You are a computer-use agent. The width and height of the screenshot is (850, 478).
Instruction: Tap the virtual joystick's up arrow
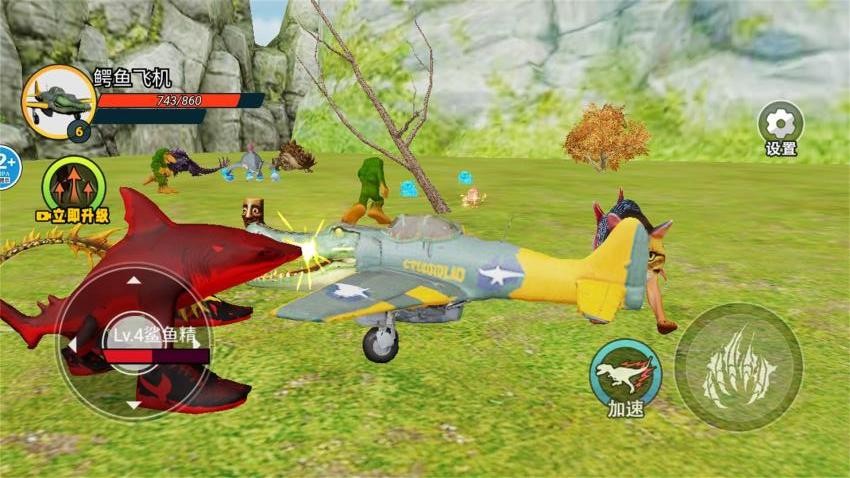(135, 281)
